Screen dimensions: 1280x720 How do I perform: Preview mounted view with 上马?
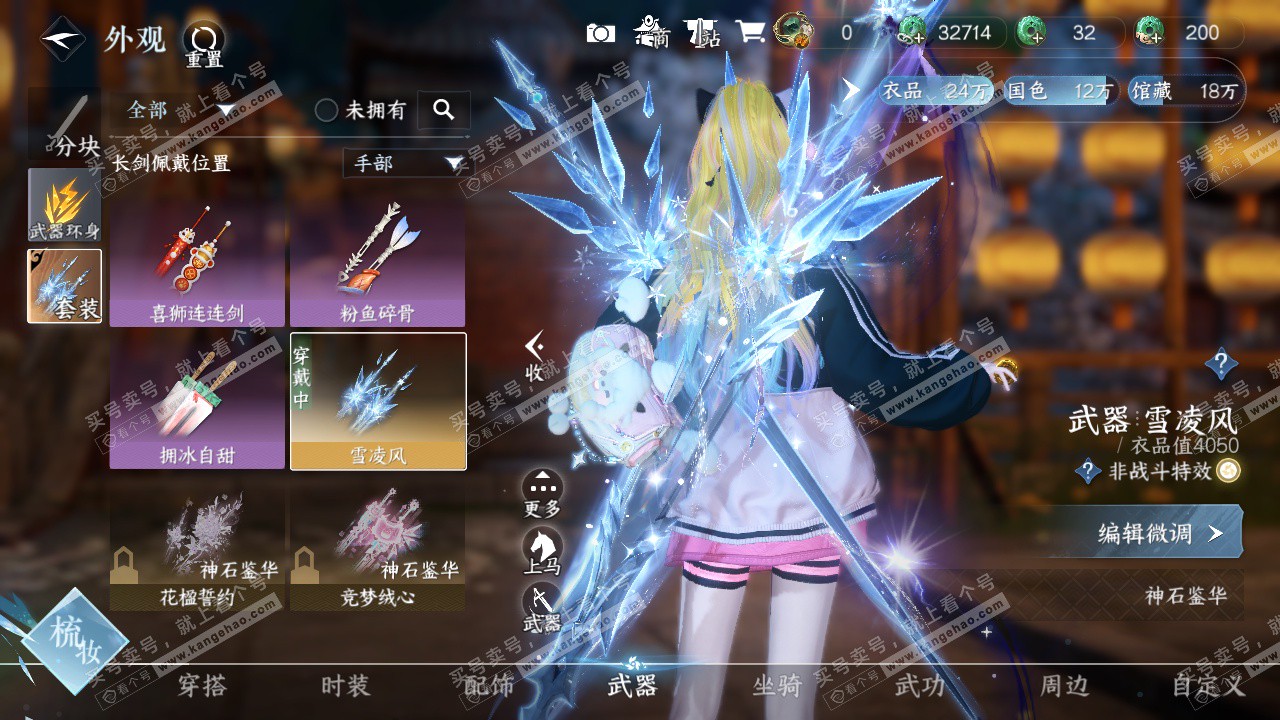[x=542, y=550]
